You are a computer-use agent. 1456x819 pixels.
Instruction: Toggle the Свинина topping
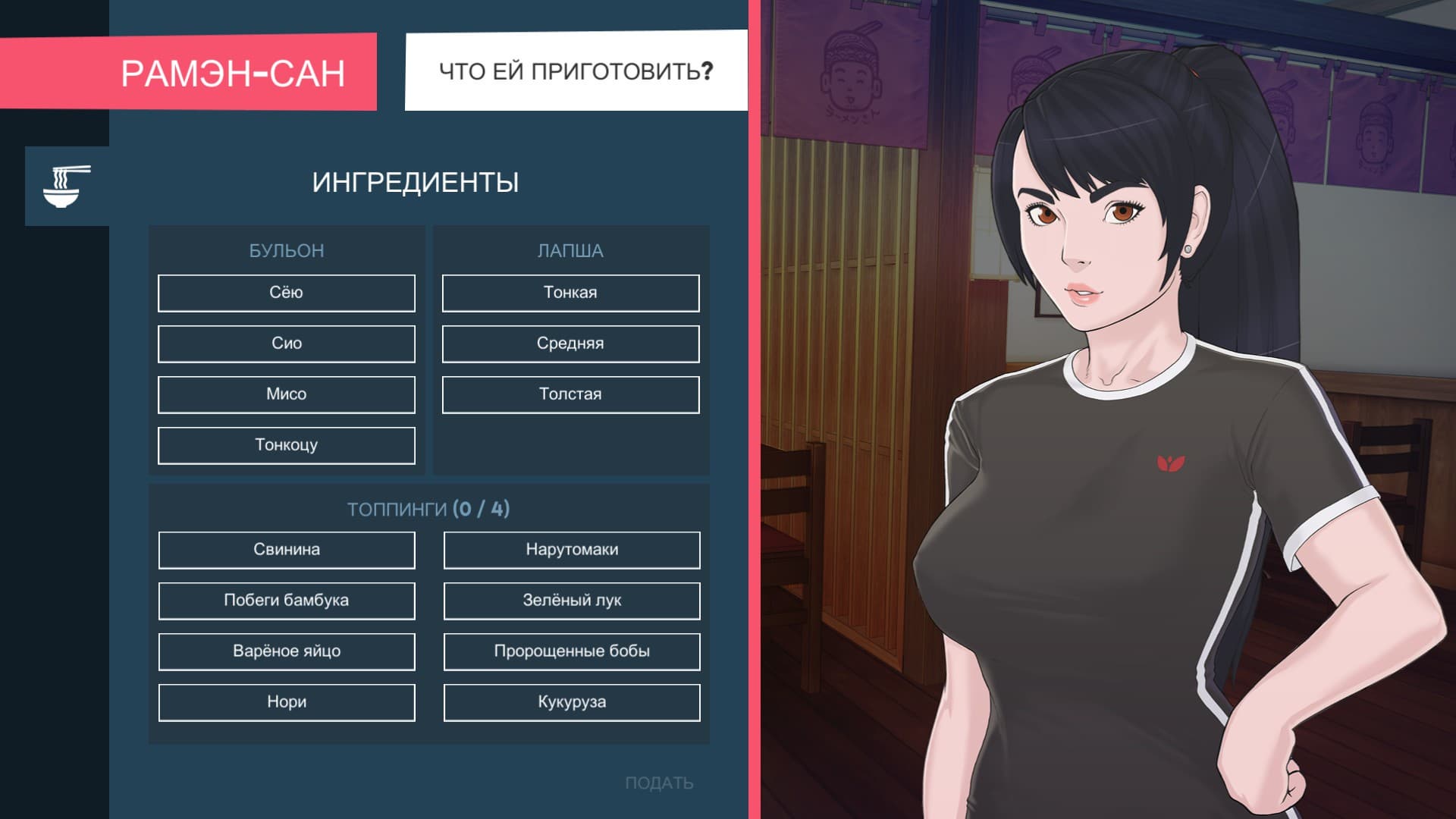click(286, 550)
